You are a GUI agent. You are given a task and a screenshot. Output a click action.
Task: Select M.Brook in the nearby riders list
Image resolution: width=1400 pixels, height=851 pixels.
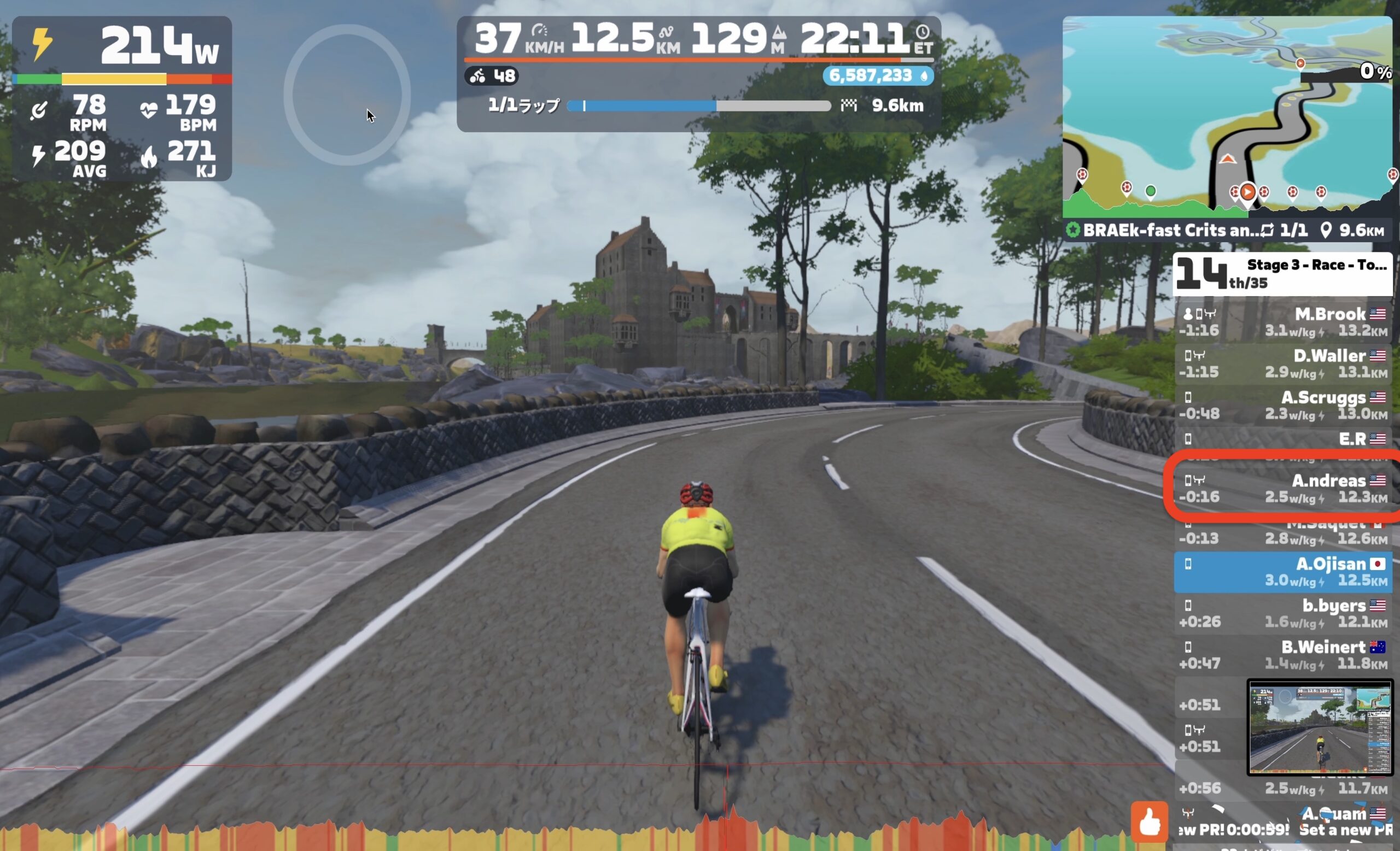click(x=1283, y=321)
